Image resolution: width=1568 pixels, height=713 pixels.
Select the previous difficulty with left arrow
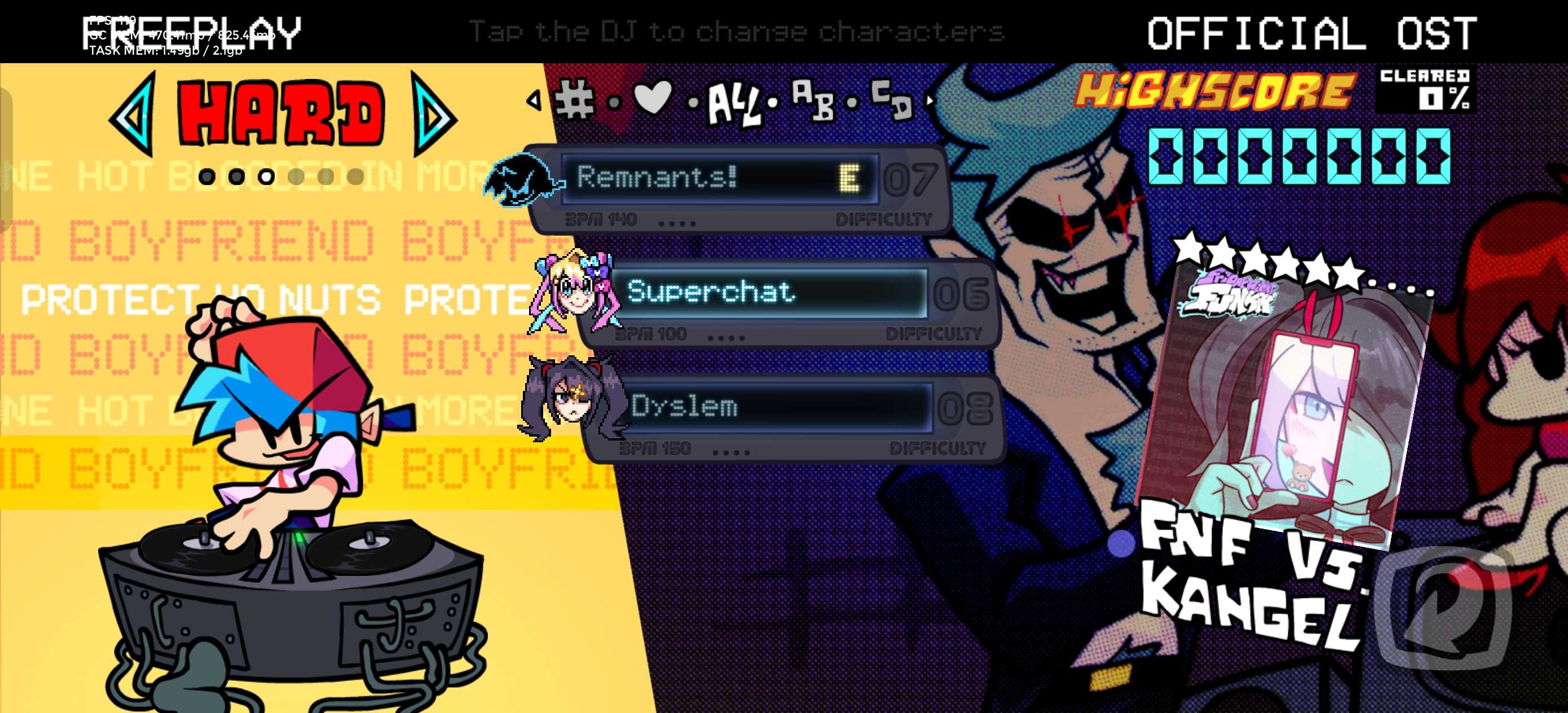click(x=133, y=115)
